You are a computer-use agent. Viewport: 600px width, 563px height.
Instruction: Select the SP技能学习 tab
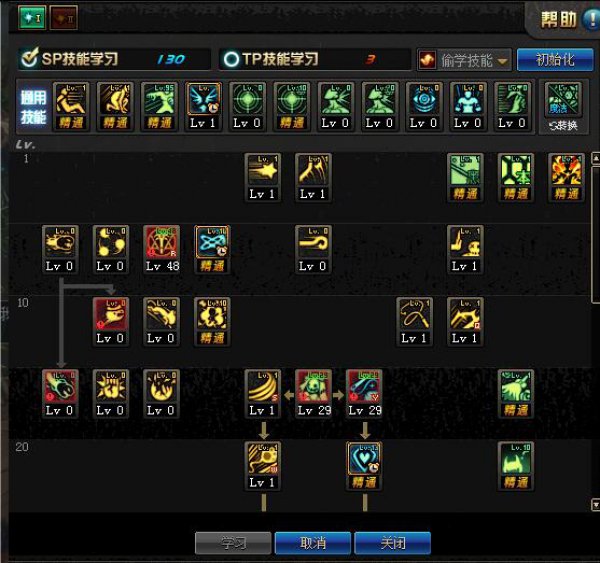[x=115, y=60]
